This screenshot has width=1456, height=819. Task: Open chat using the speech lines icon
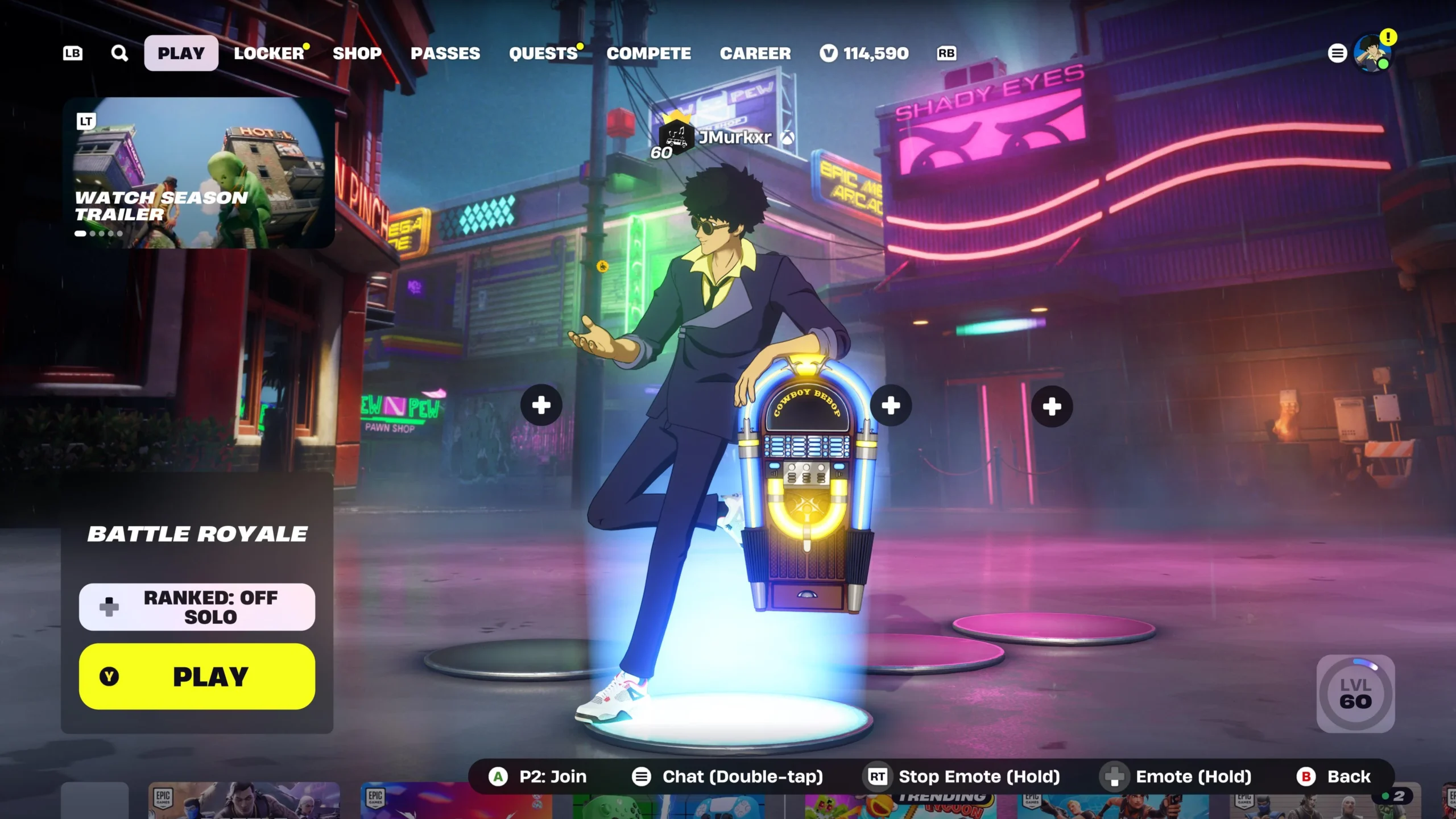pos(642,776)
